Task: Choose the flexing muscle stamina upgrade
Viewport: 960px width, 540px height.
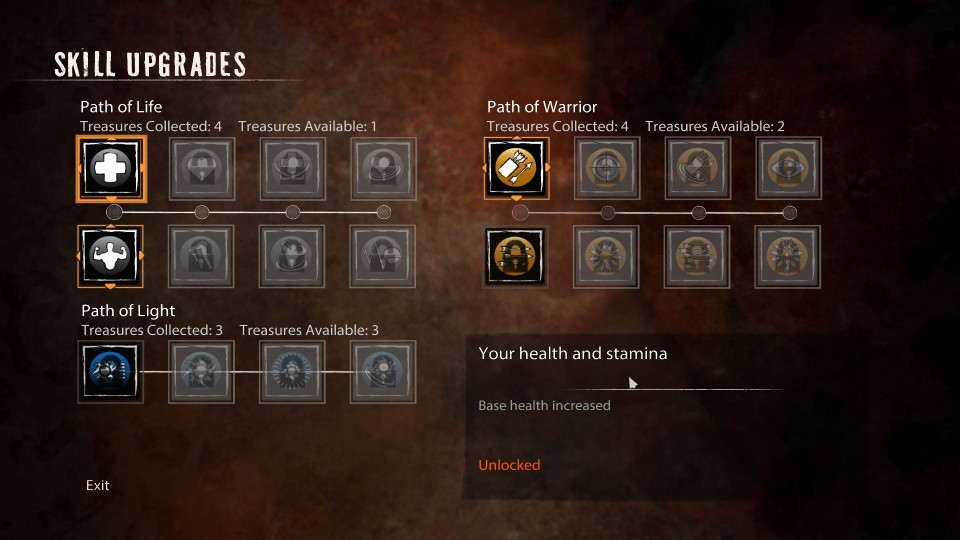Action: [x=111, y=256]
